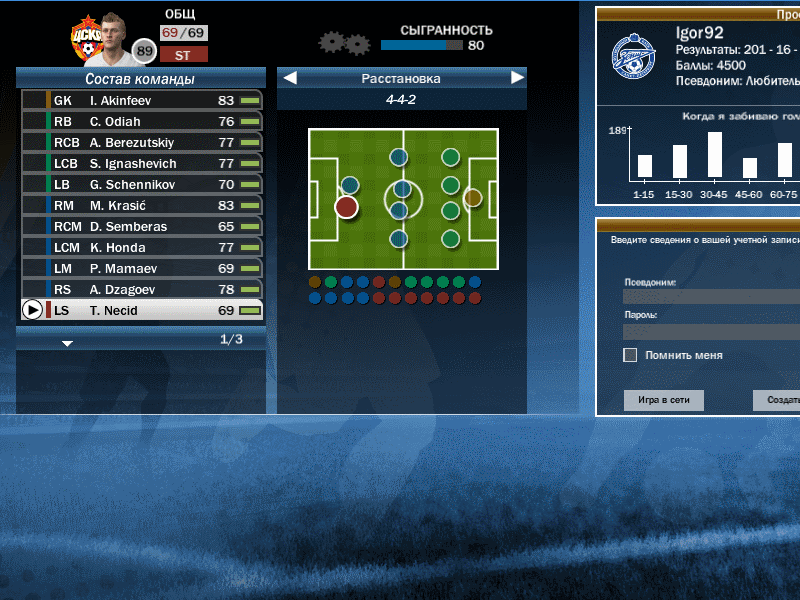Select A. Dzagoev striker row

142,290
